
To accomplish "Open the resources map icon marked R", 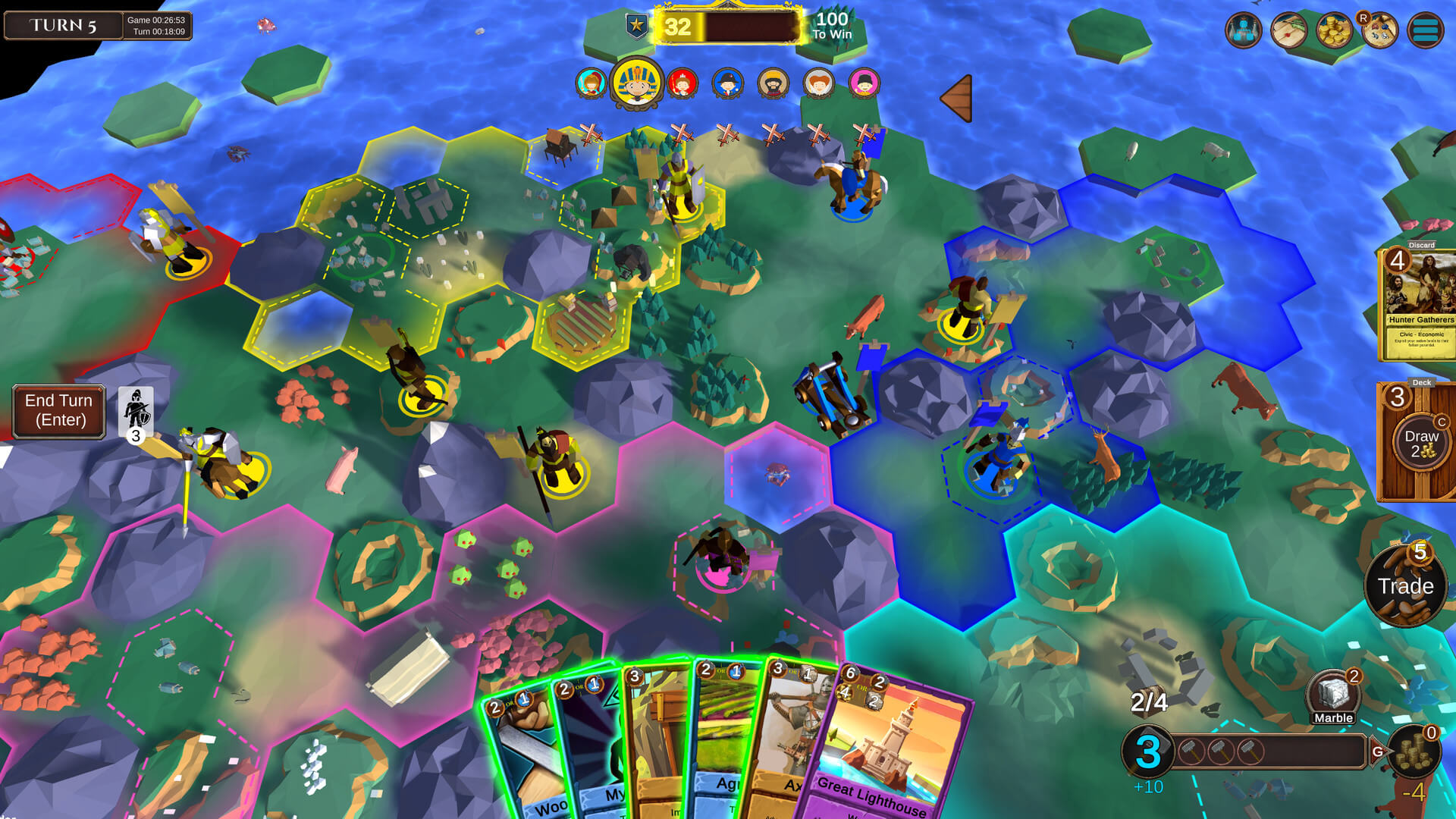I will [x=1379, y=32].
